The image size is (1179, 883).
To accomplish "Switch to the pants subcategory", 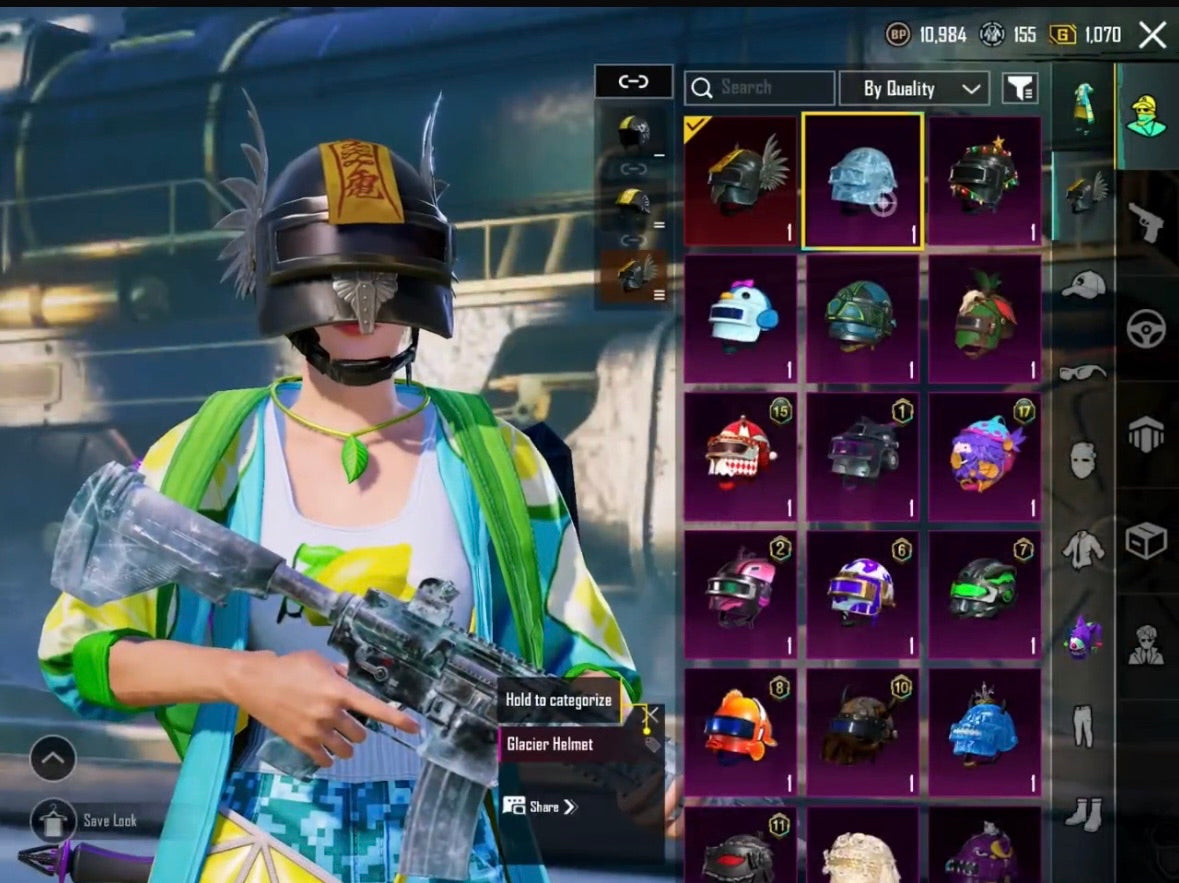I will click(x=1083, y=725).
